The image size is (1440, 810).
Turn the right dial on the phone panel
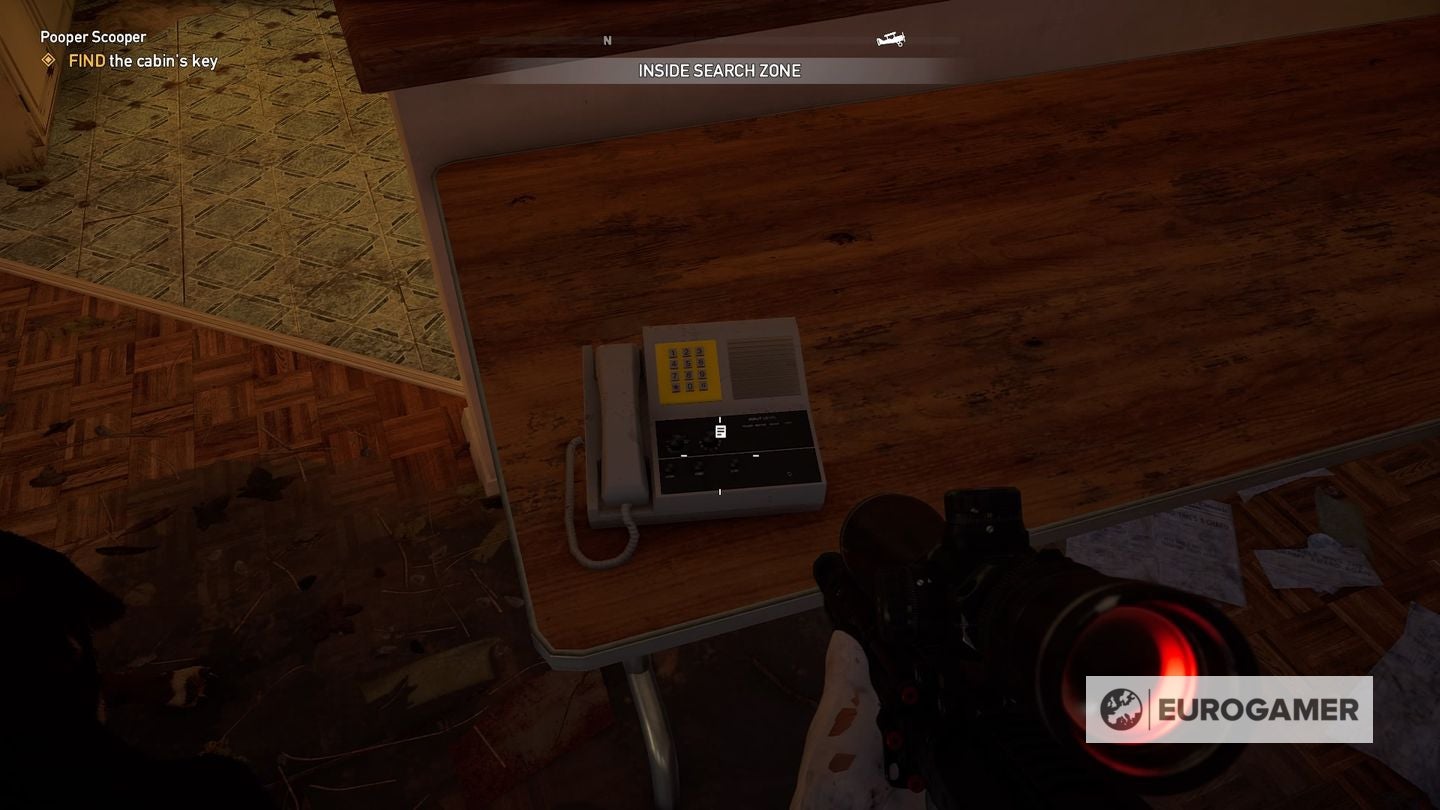[709, 440]
